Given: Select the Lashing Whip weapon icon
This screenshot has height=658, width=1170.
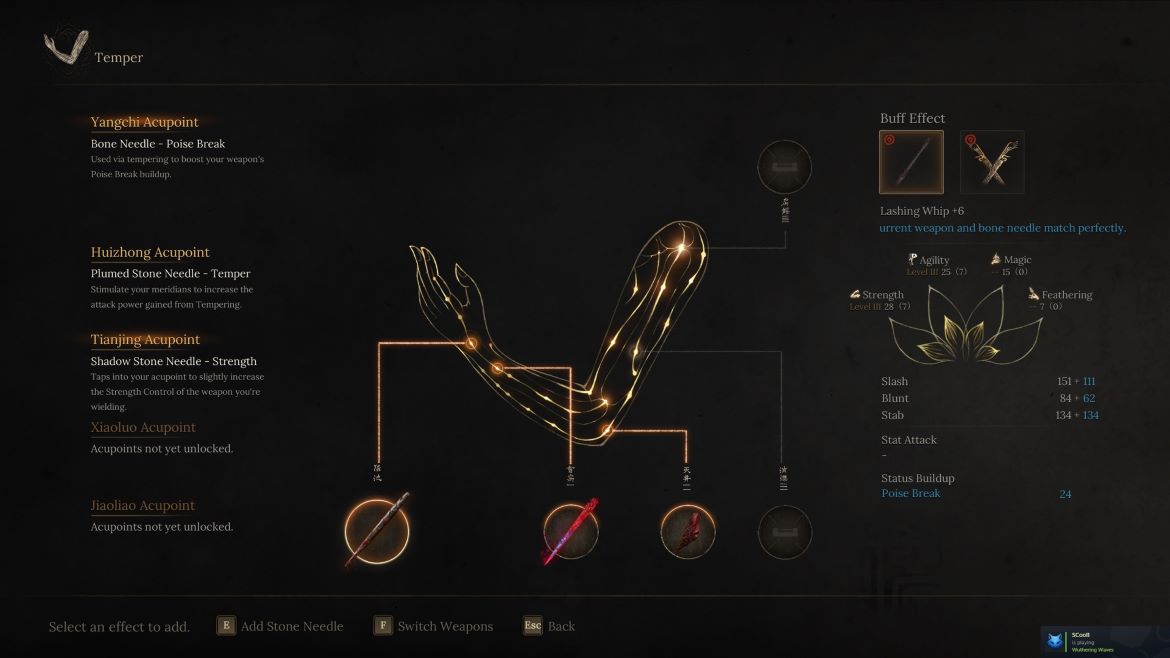Looking at the screenshot, I should 911,162.
